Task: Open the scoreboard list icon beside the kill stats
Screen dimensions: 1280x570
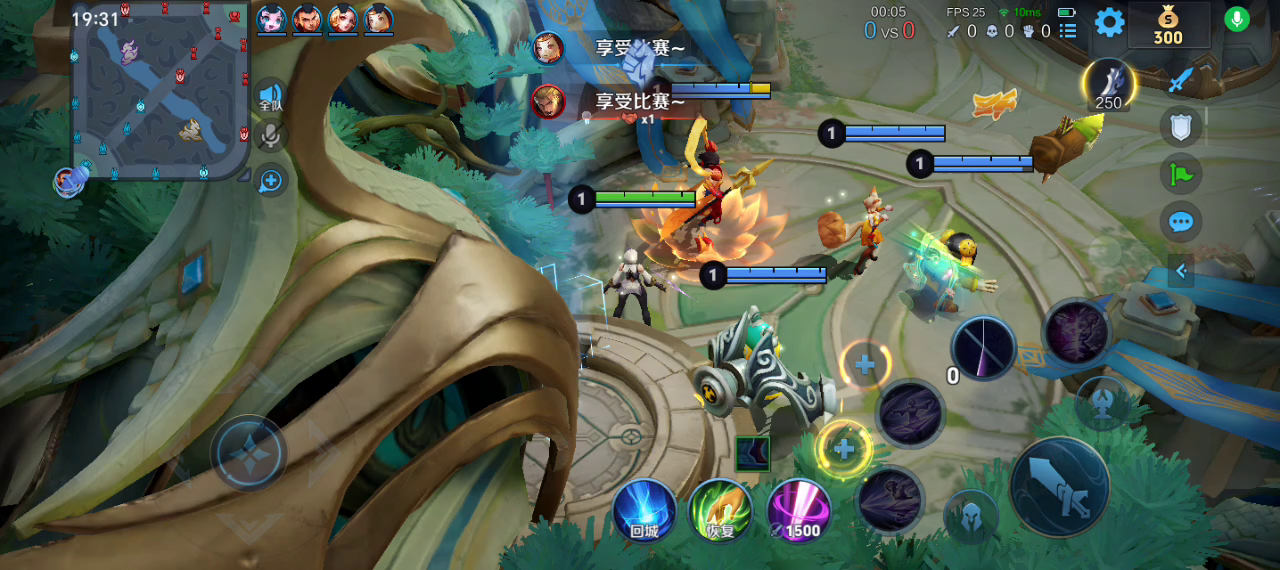Action: click(1068, 31)
